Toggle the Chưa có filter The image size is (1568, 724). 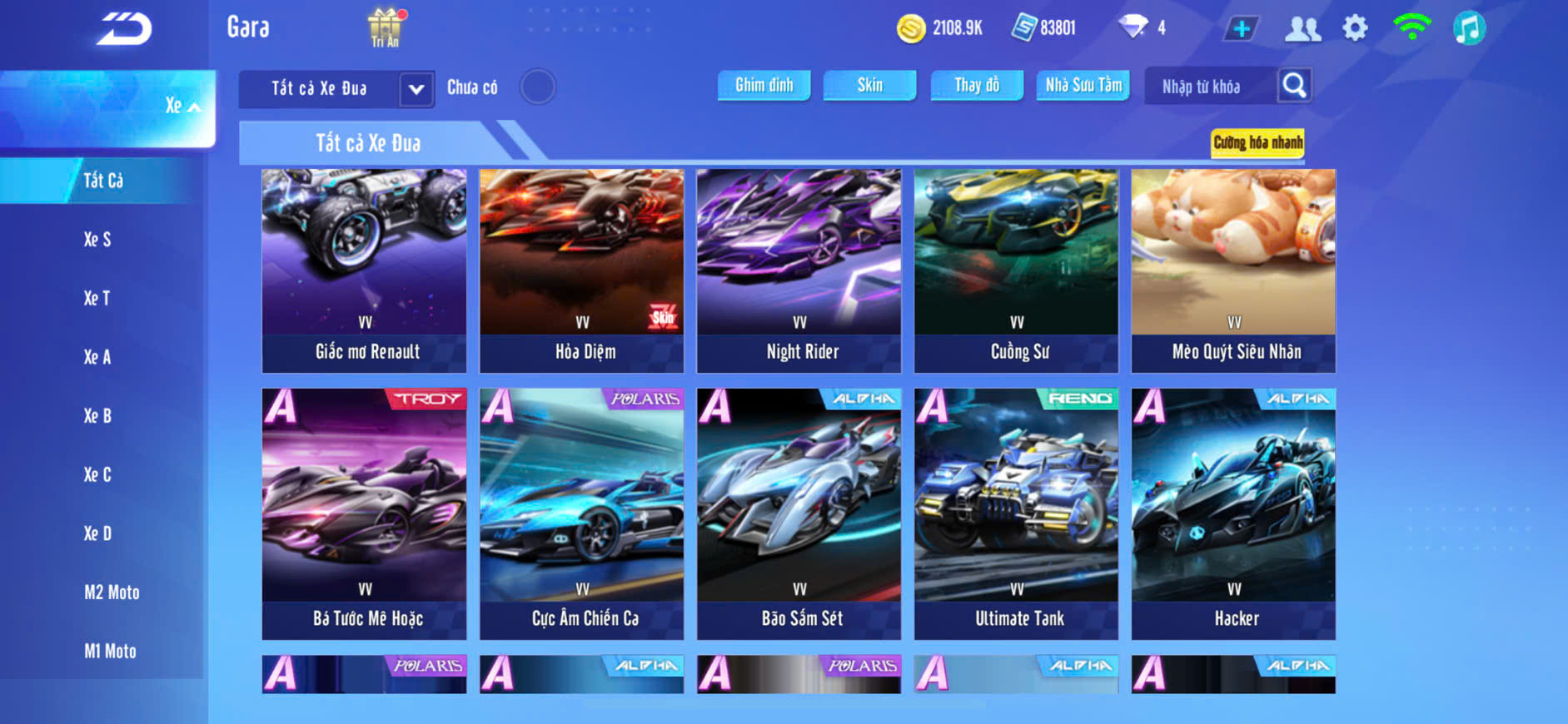(x=538, y=87)
